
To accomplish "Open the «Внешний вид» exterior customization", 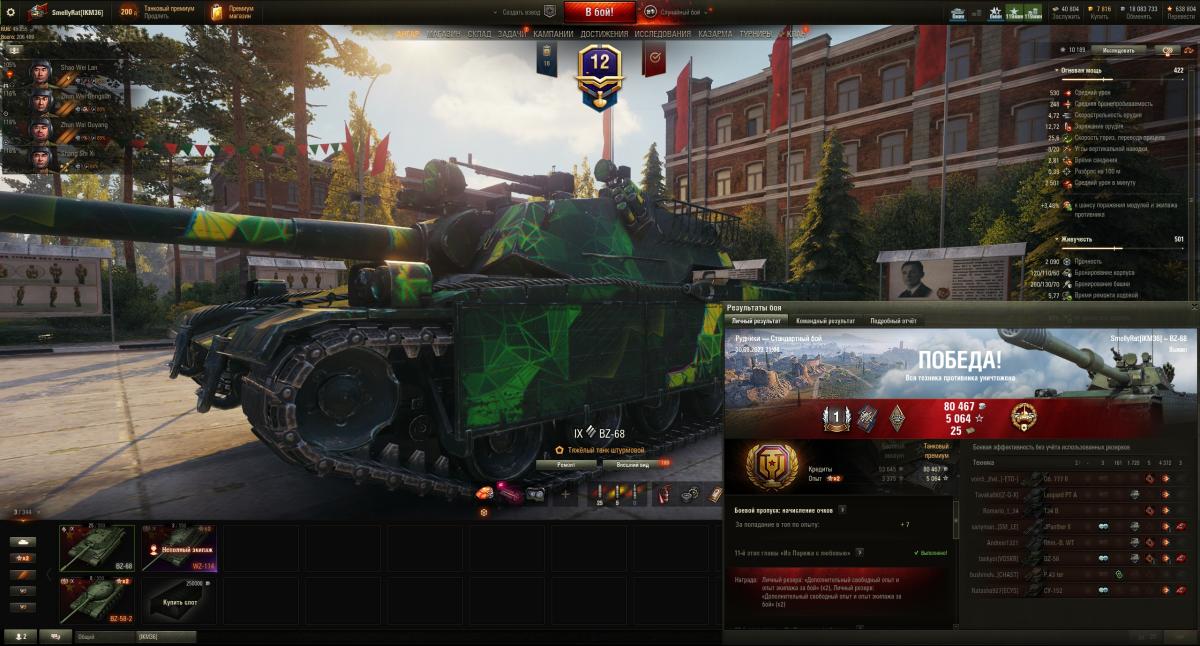I will click(634, 464).
